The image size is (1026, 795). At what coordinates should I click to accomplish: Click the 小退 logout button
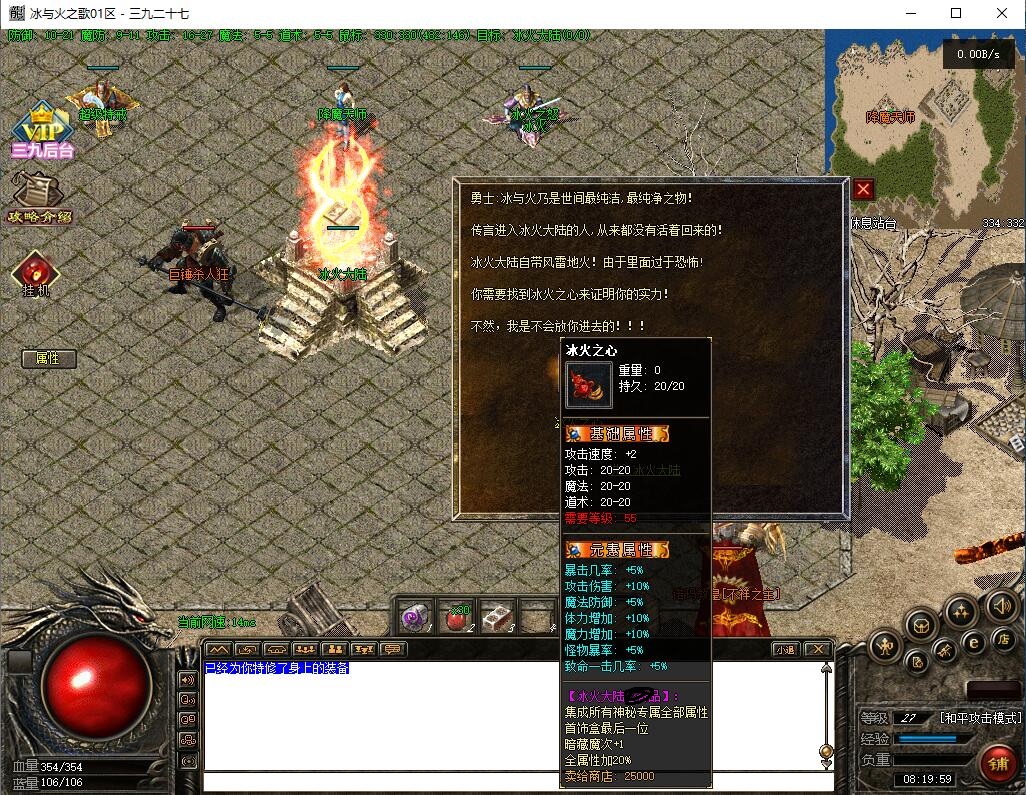click(785, 650)
